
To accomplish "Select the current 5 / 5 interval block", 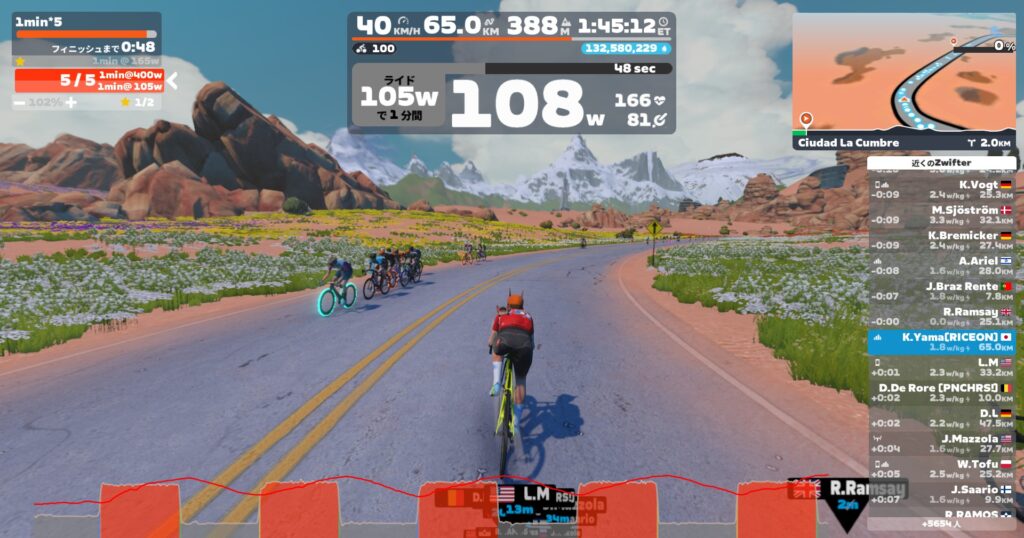I will click(x=88, y=80).
